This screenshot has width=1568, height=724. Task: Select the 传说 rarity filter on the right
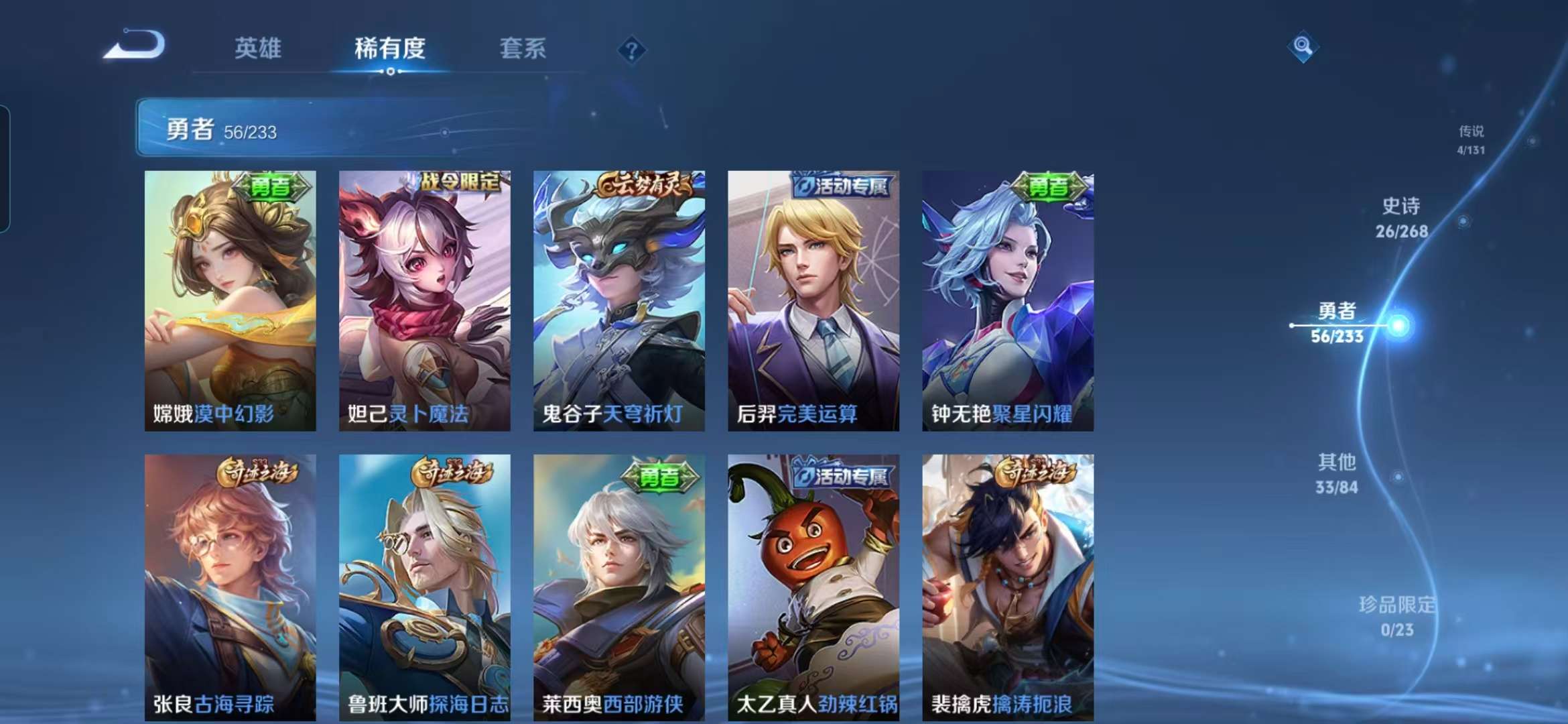1472,139
